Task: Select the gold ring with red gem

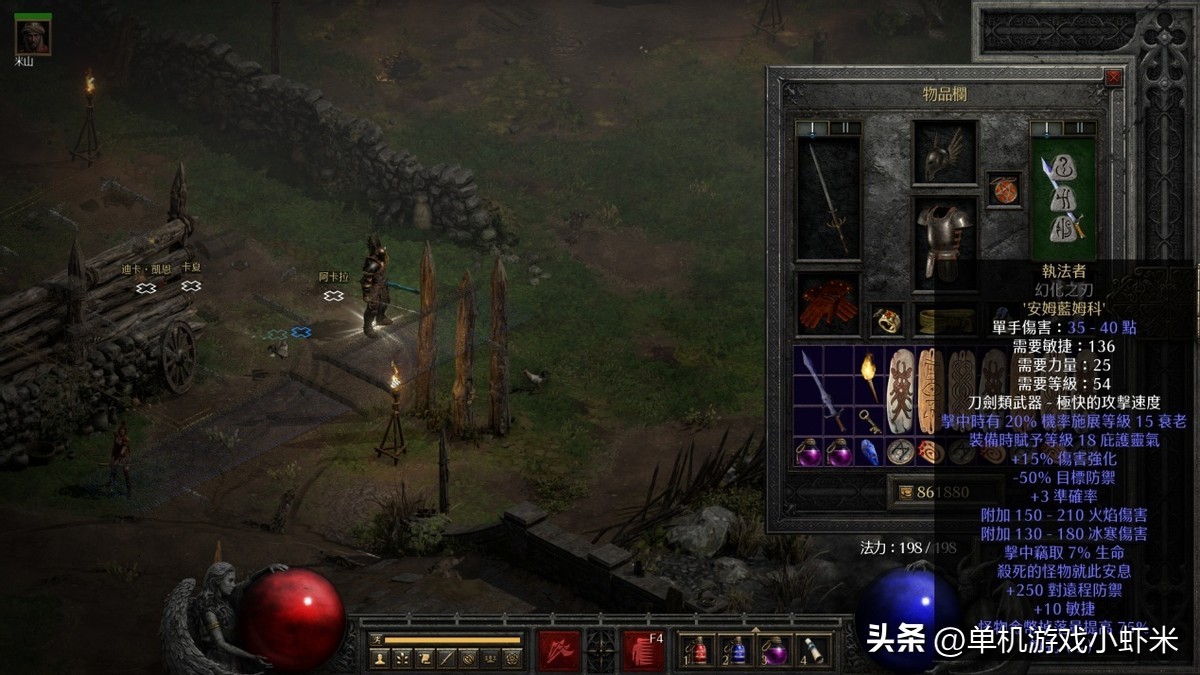Action: (x=886, y=320)
